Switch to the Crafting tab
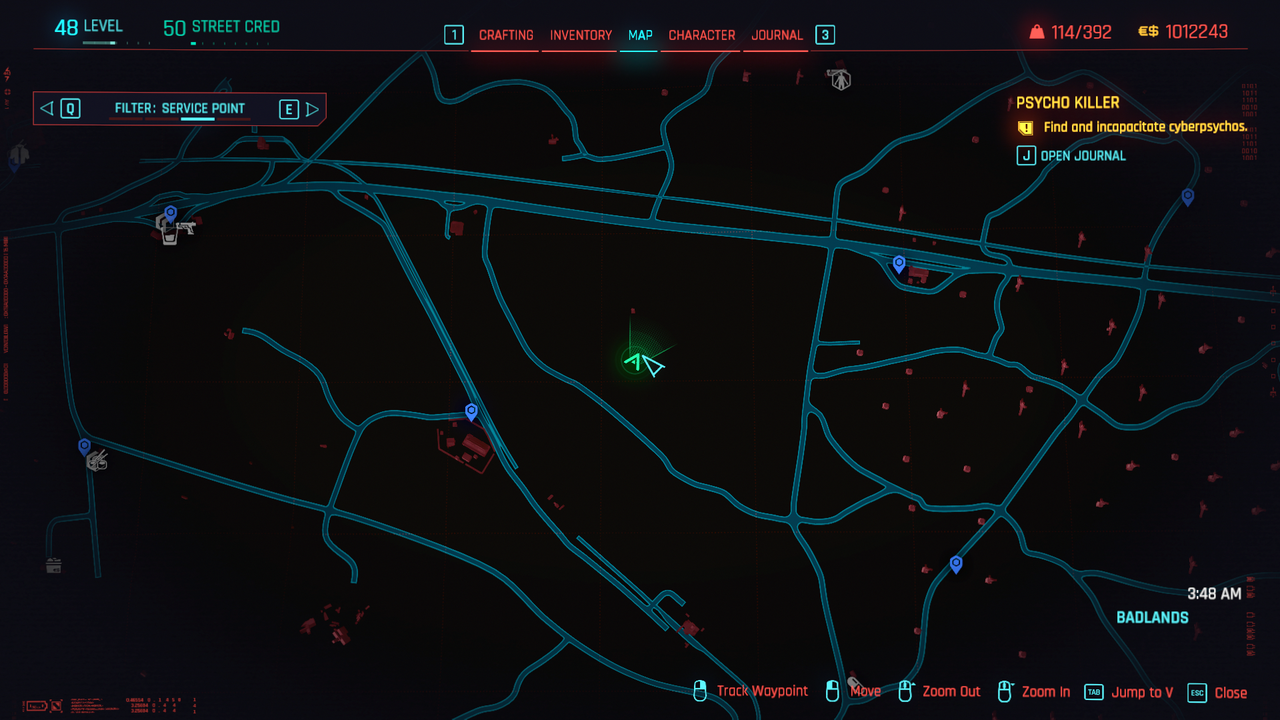1280x720 pixels. tap(506, 35)
